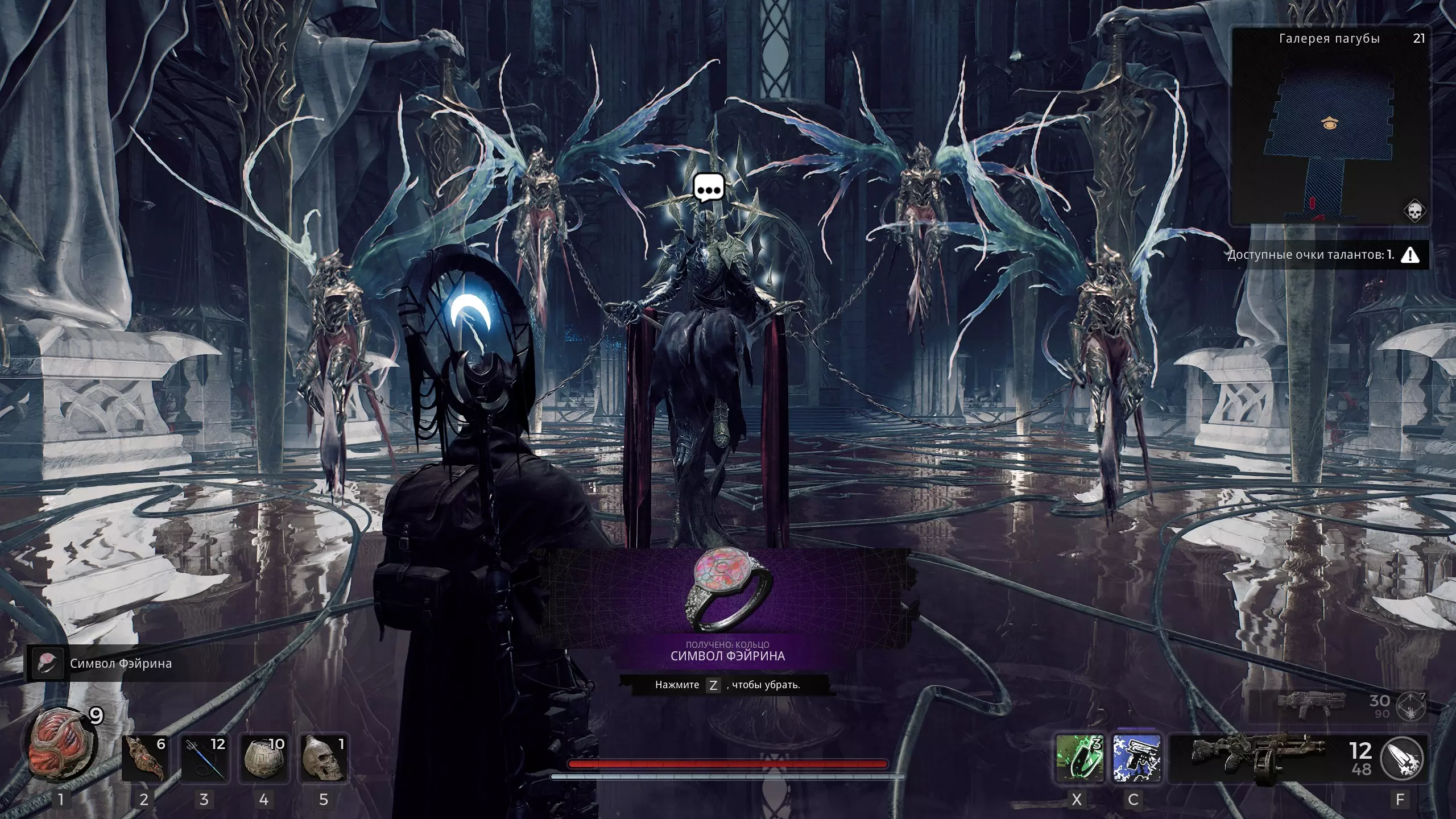Activate the weapon mod icon

1403,759
